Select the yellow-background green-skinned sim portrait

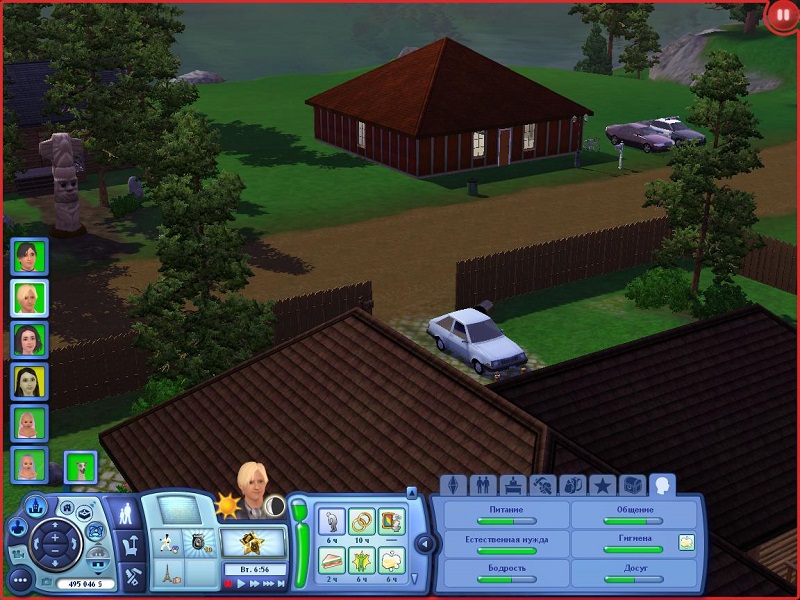click(x=28, y=380)
